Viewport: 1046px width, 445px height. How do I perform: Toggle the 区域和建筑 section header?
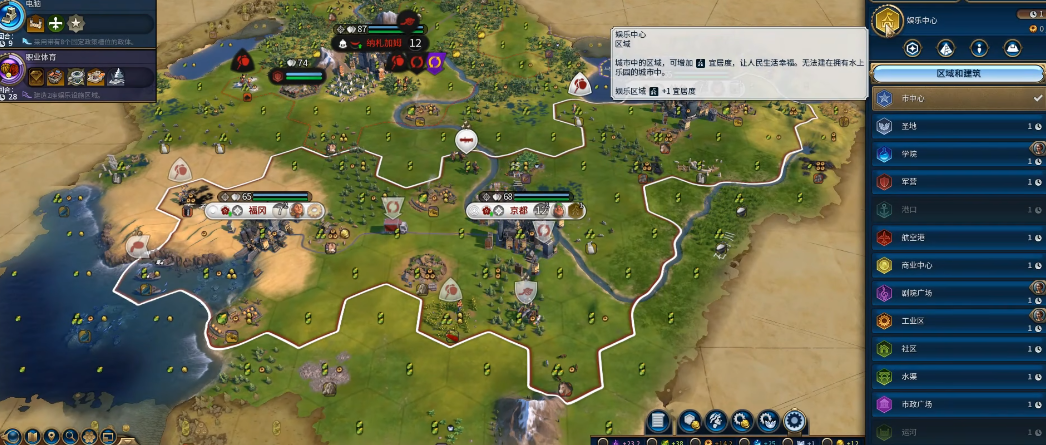[958, 73]
